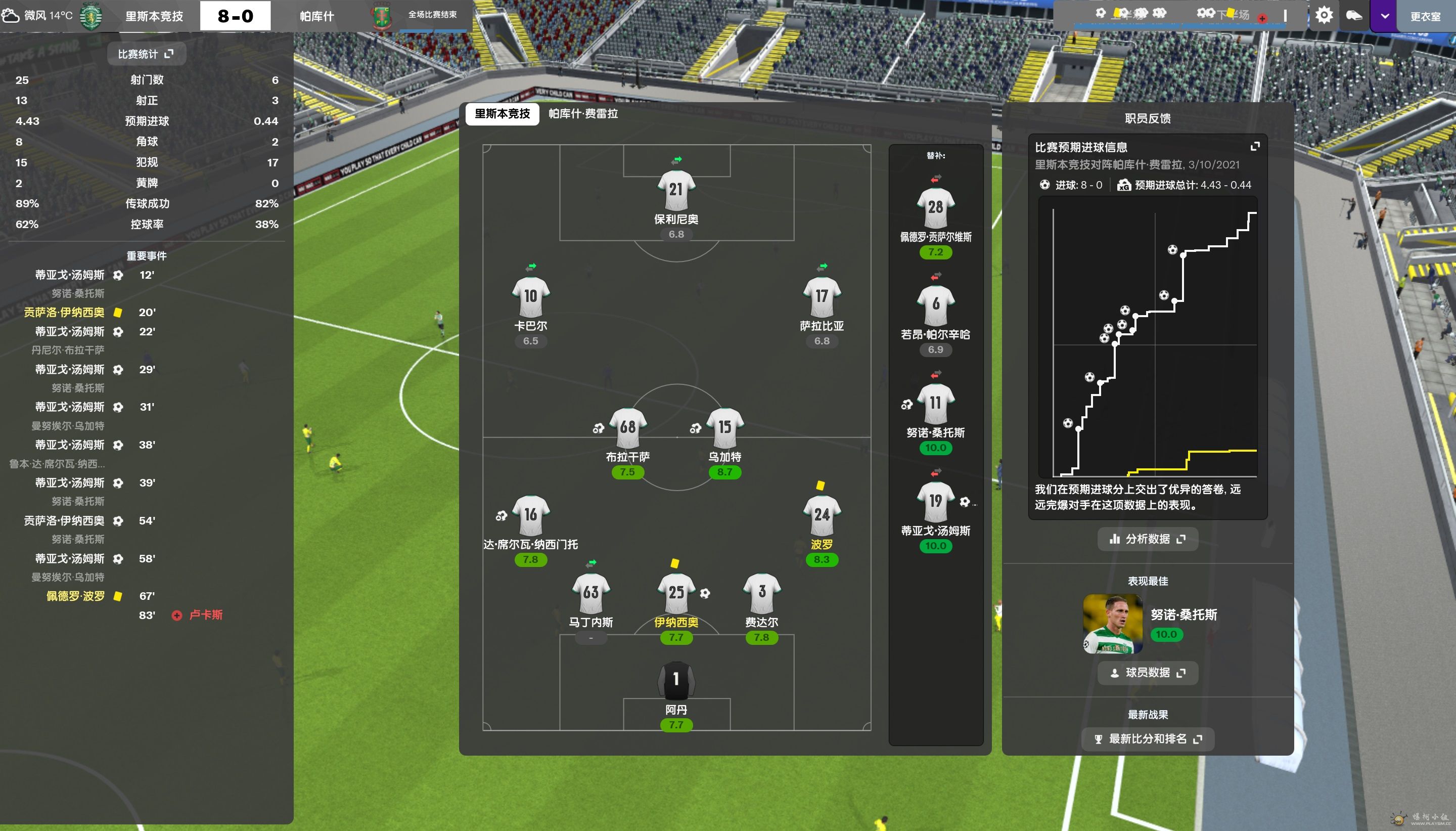Open the 分析数据 analysis button
Image resolution: width=1456 pixels, height=831 pixels.
pos(1147,539)
